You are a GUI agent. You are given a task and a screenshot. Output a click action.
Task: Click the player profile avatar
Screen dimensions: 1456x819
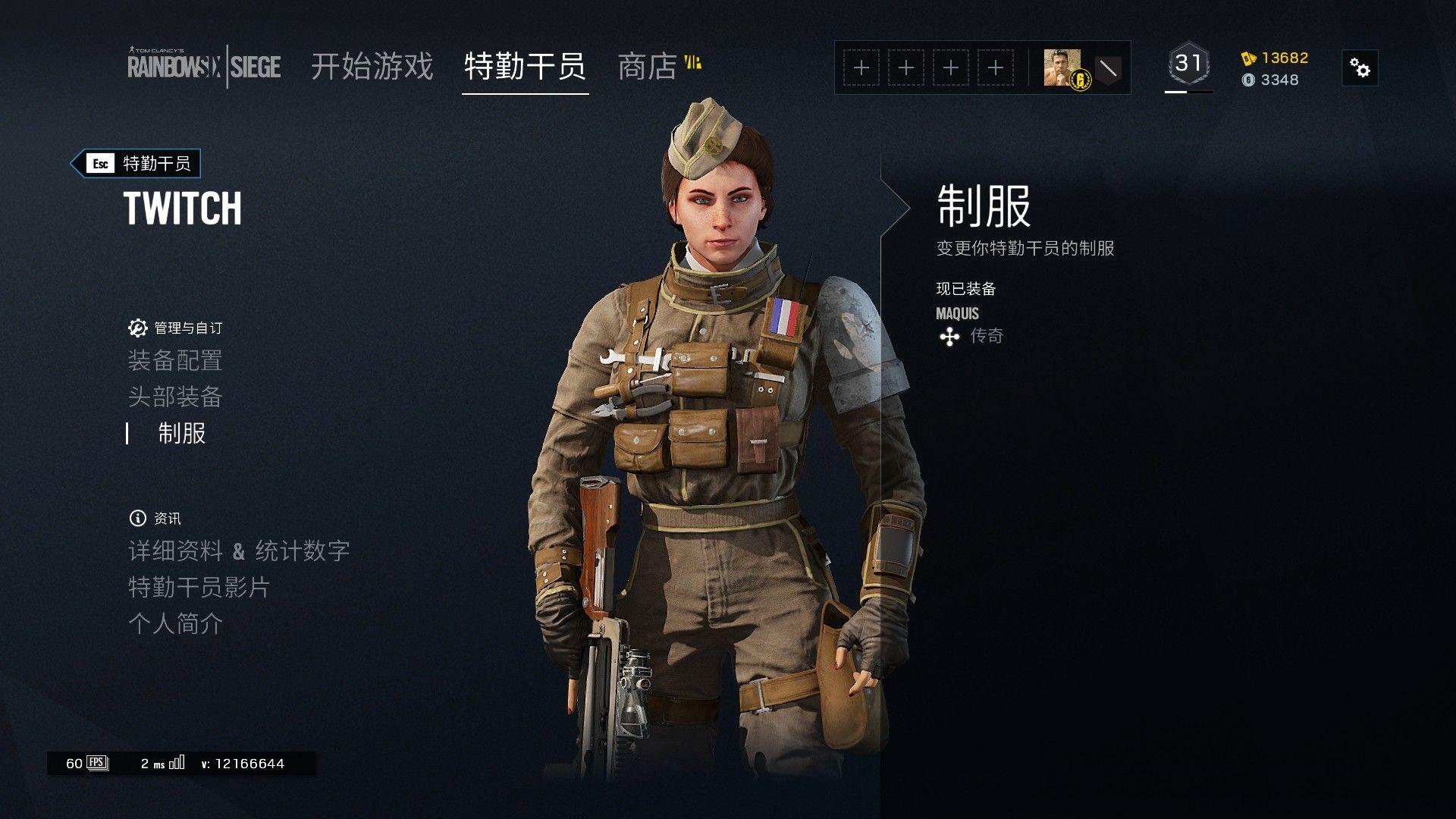coord(1062,67)
